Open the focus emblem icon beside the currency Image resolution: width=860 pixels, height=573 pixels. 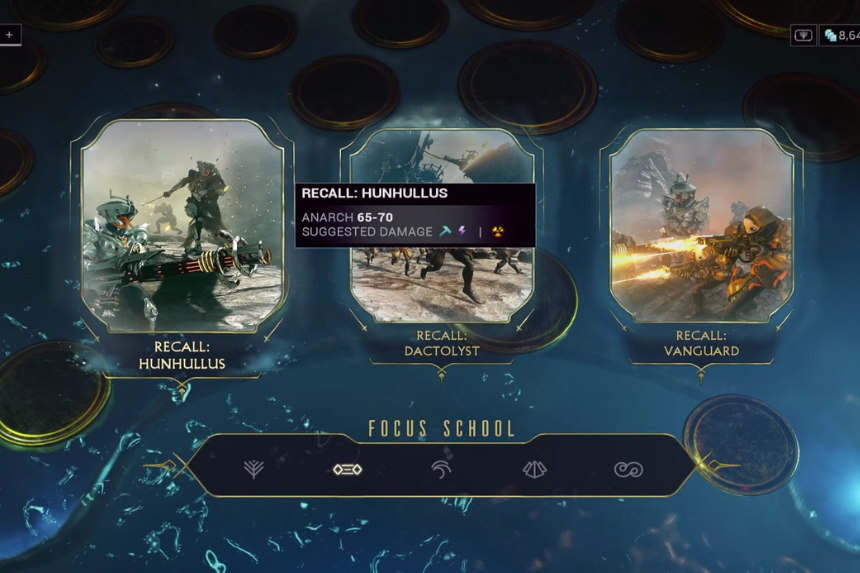point(803,35)
